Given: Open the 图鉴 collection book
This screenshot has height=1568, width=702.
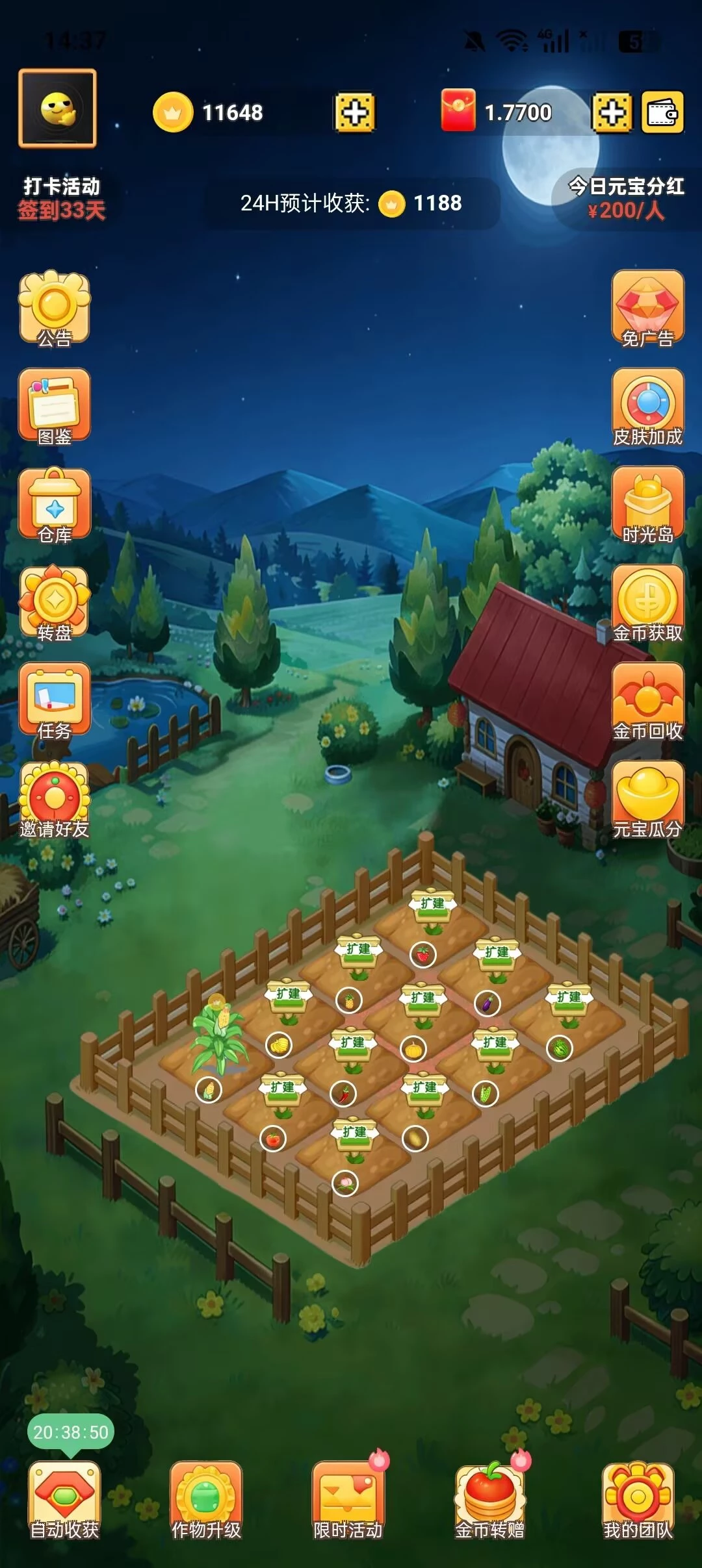Looking at the screenshot, I should click(x=55, y=406).
